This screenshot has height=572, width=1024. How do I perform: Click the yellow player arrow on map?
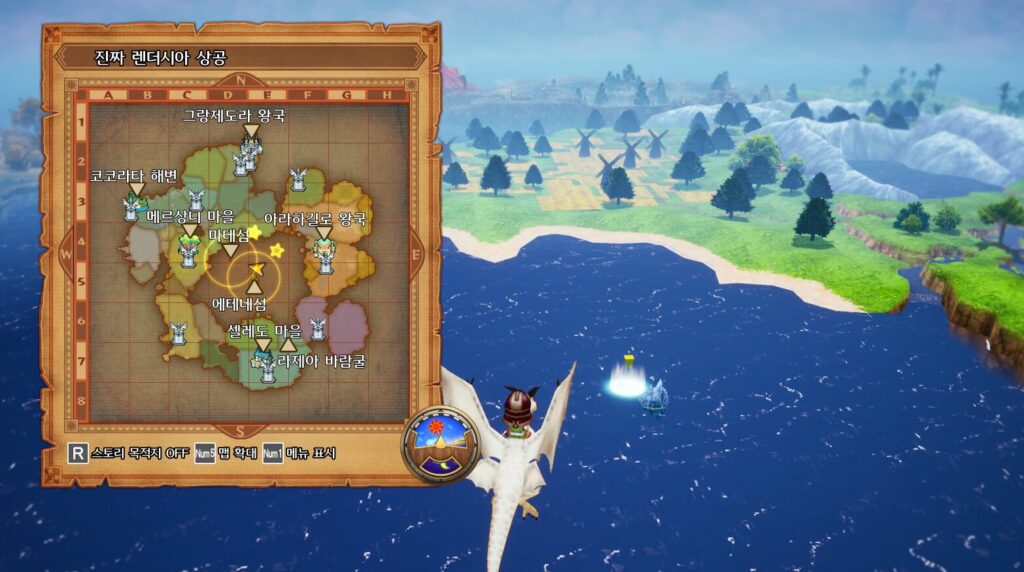pos(256,270)
